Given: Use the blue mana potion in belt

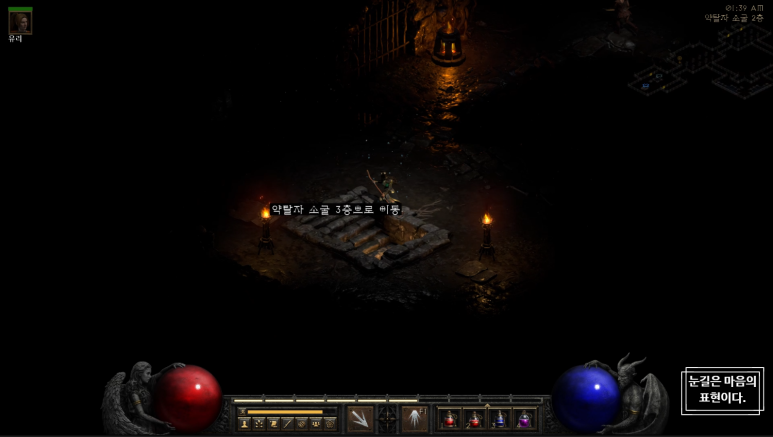Looking at the screenshot, I should pyautogui.click(x=500, y=420).
